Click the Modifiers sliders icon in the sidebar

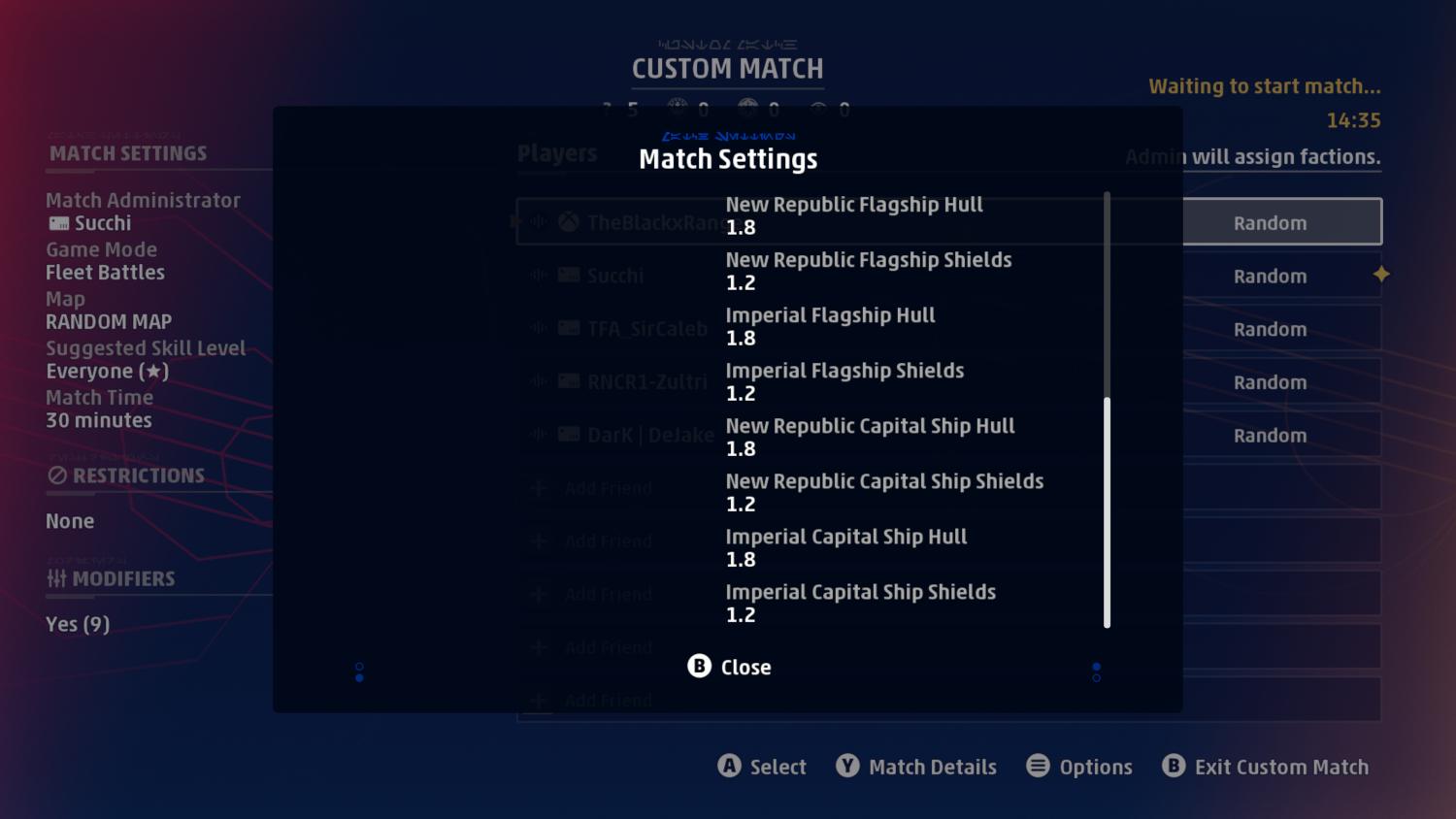[55, 578]
